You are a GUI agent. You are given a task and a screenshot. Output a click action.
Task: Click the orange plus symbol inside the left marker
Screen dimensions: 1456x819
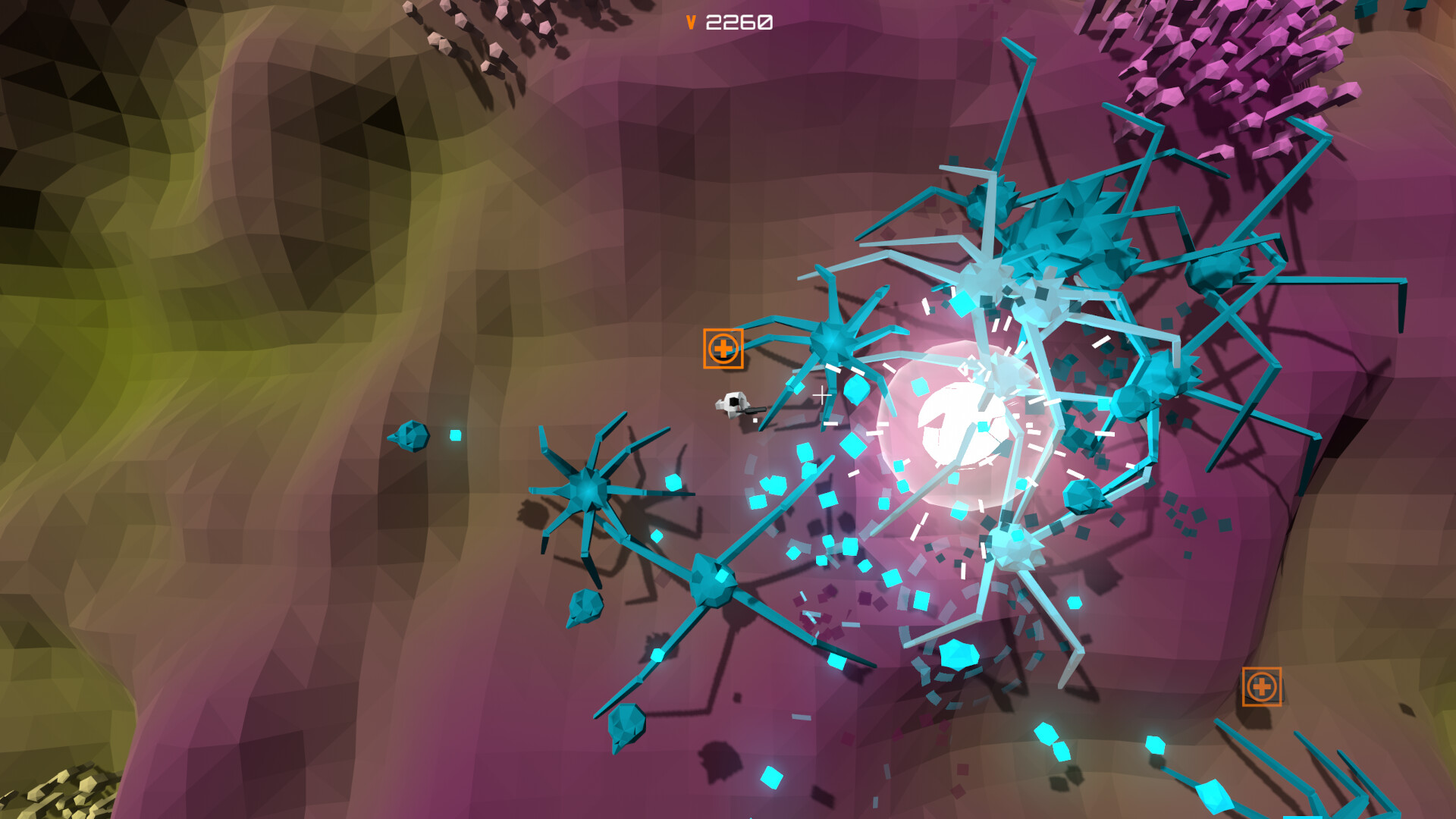[x=723, y=350]
